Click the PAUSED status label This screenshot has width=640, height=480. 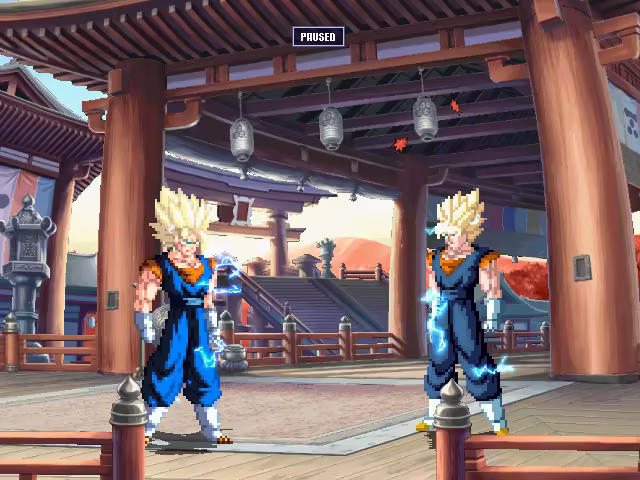(318, 37)
